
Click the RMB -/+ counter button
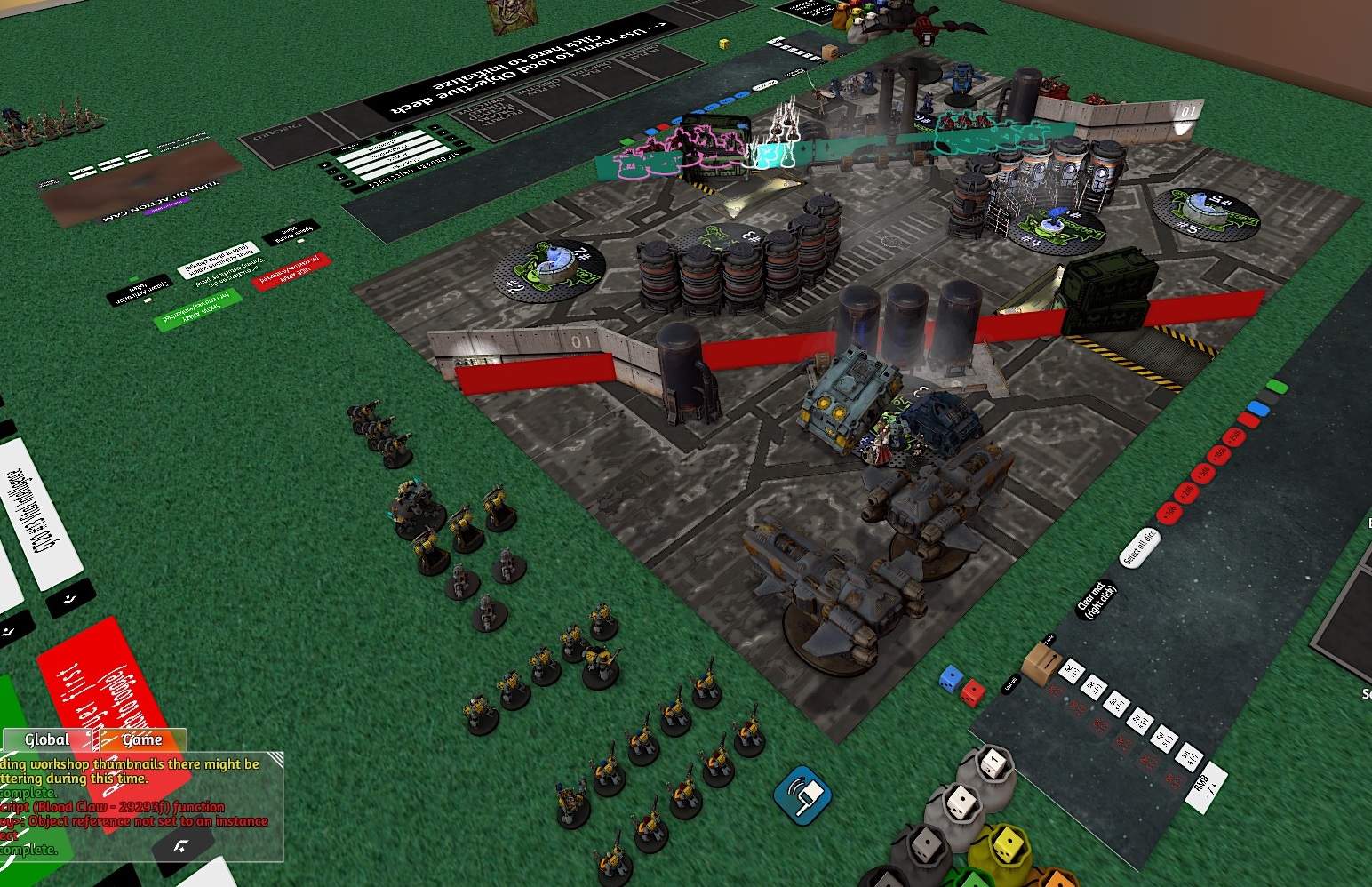point(1206,783)
